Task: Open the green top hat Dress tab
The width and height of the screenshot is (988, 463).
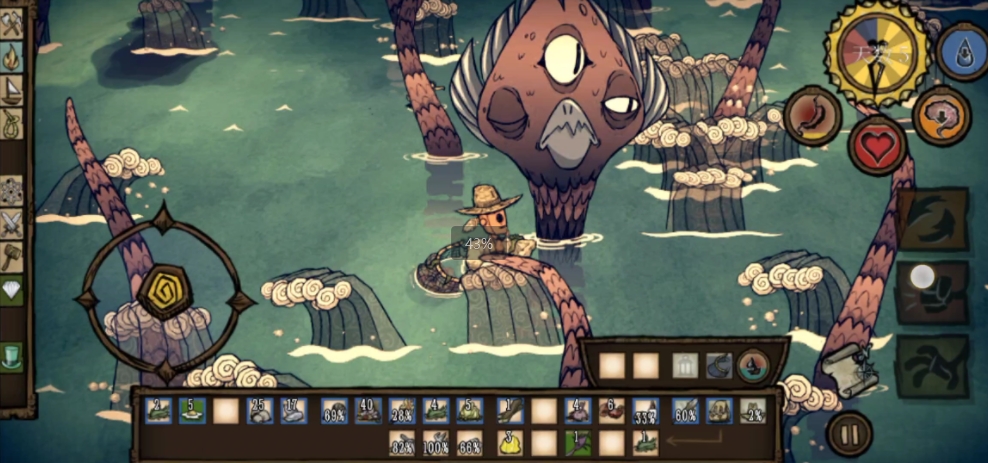Action: (x=12, y=355)
